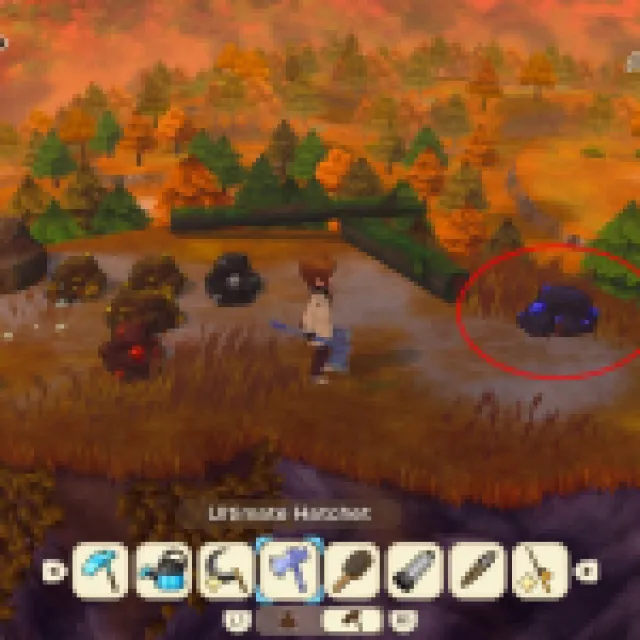Equip the sparkling broom slot
Image resolution: width=640 pixels, height=640 pixels.
541,571
